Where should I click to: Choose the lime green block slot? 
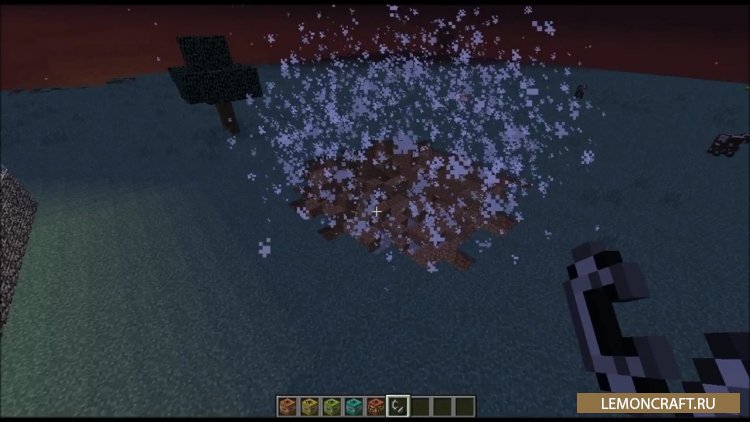[x=330, y=405]
